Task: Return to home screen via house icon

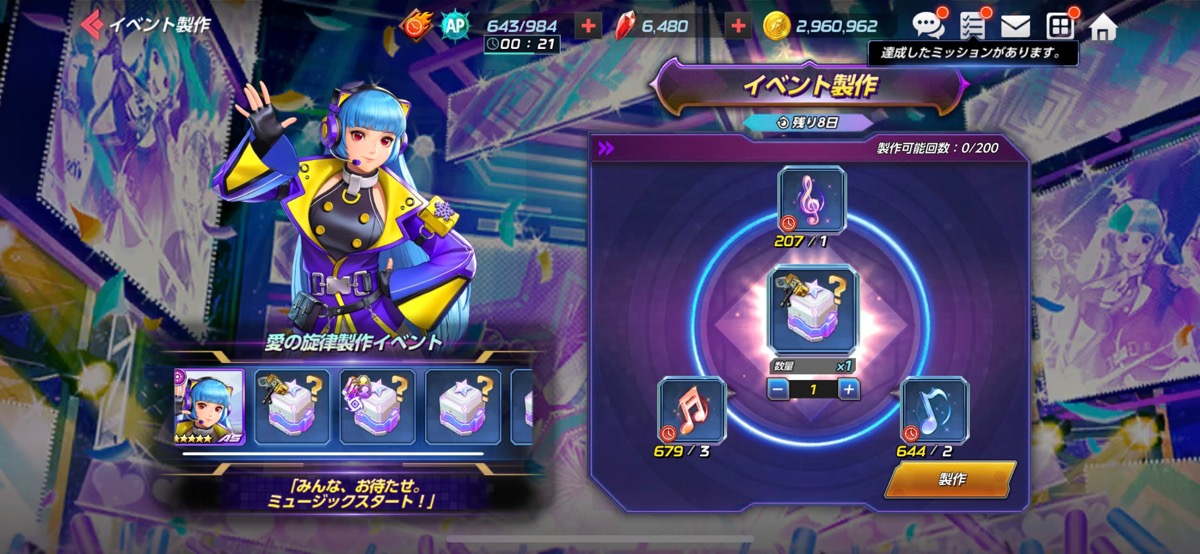Action: click(x=1102, y=26)
